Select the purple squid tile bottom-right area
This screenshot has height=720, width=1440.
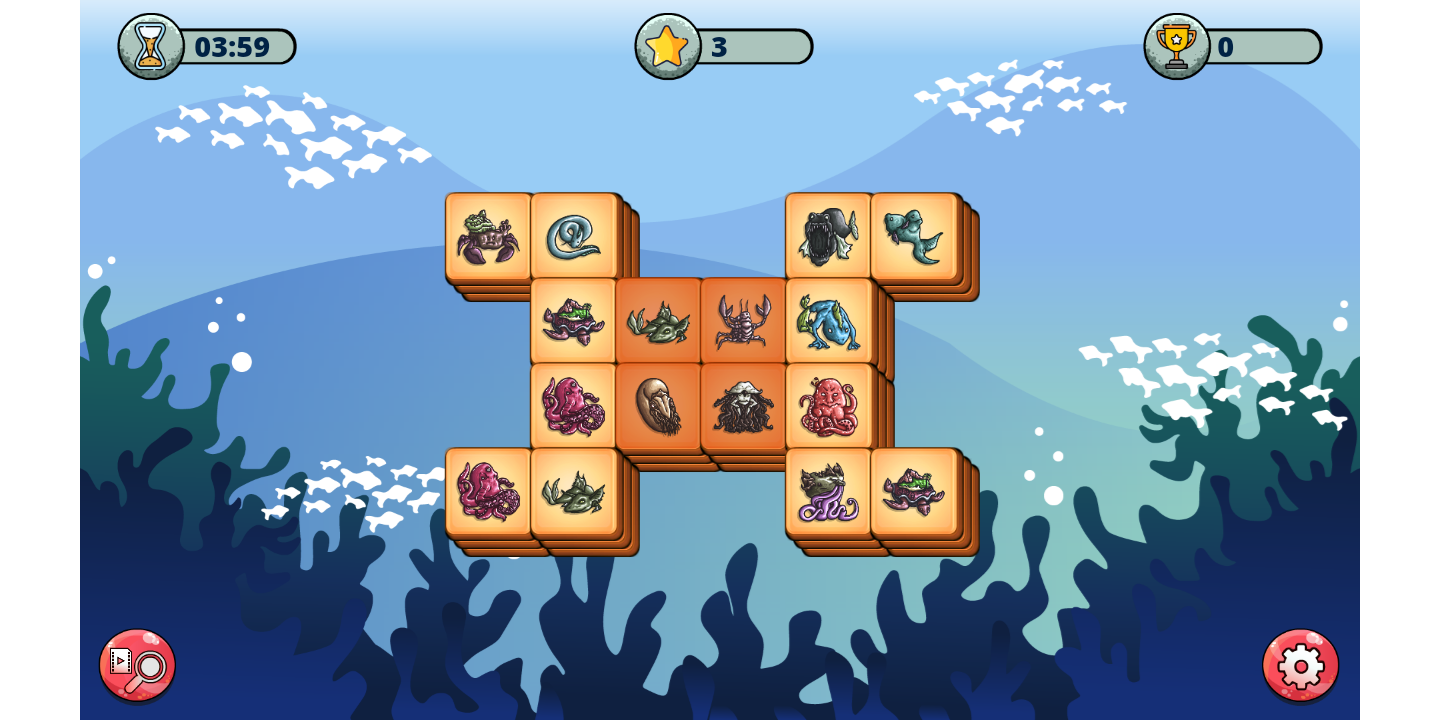(x=829, y=492)
